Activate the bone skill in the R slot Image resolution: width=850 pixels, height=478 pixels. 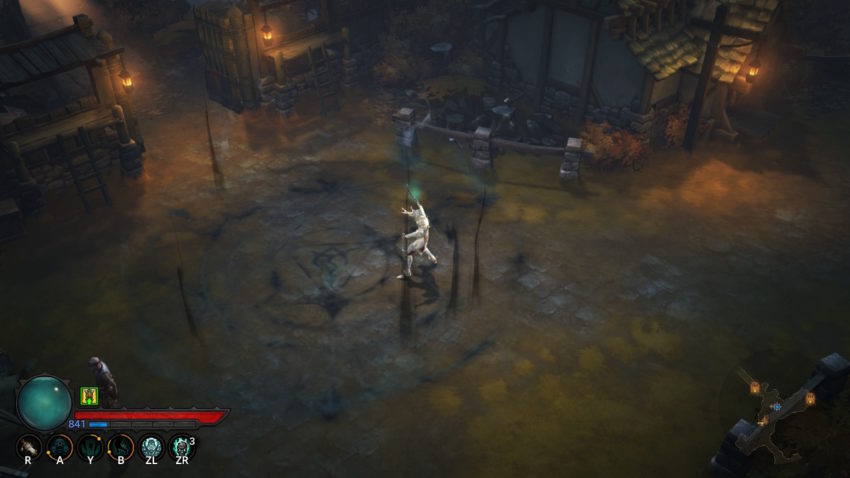tap(30, 447)
